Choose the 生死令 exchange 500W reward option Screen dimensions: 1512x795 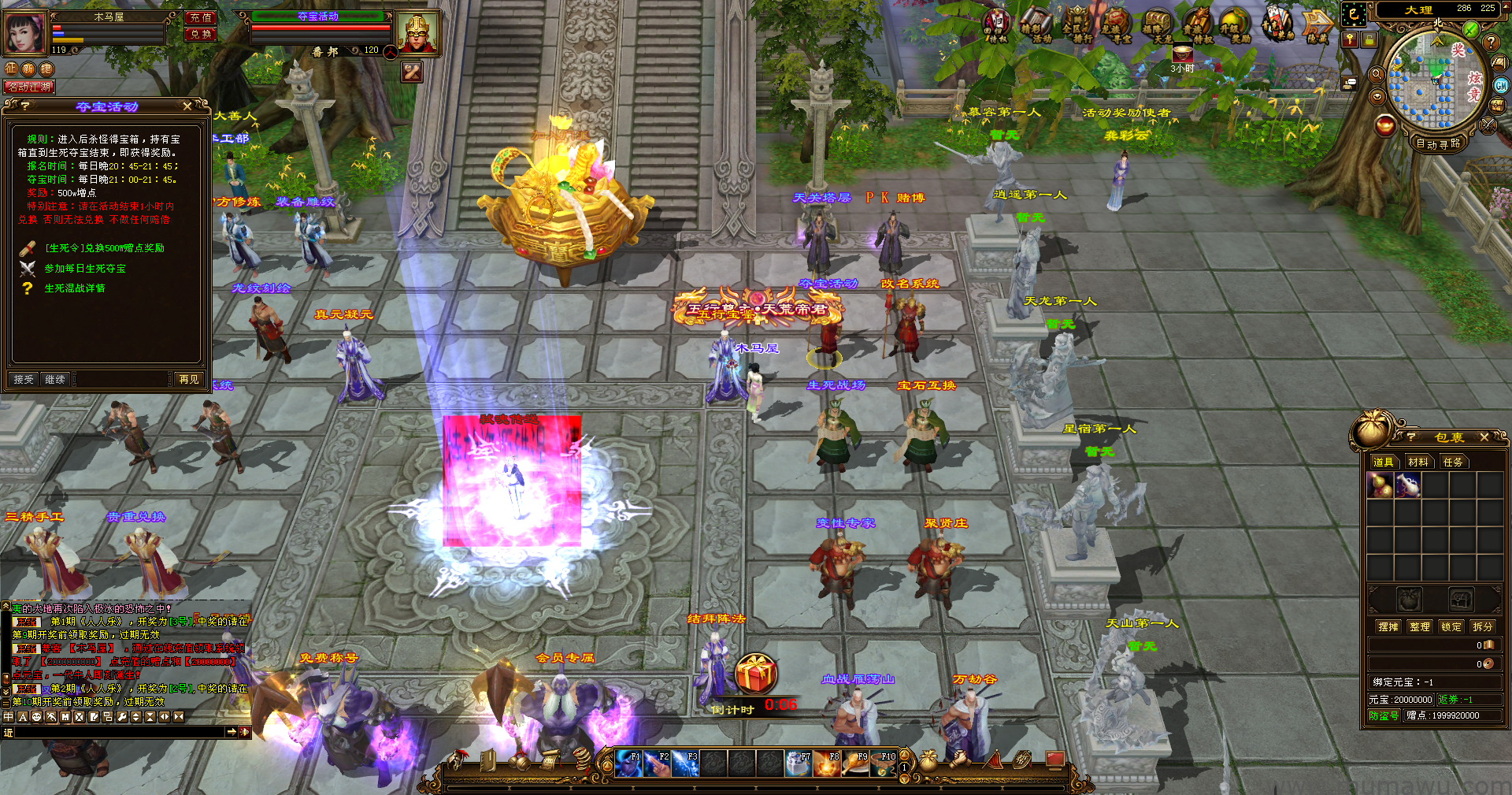(x=104, y=248)
